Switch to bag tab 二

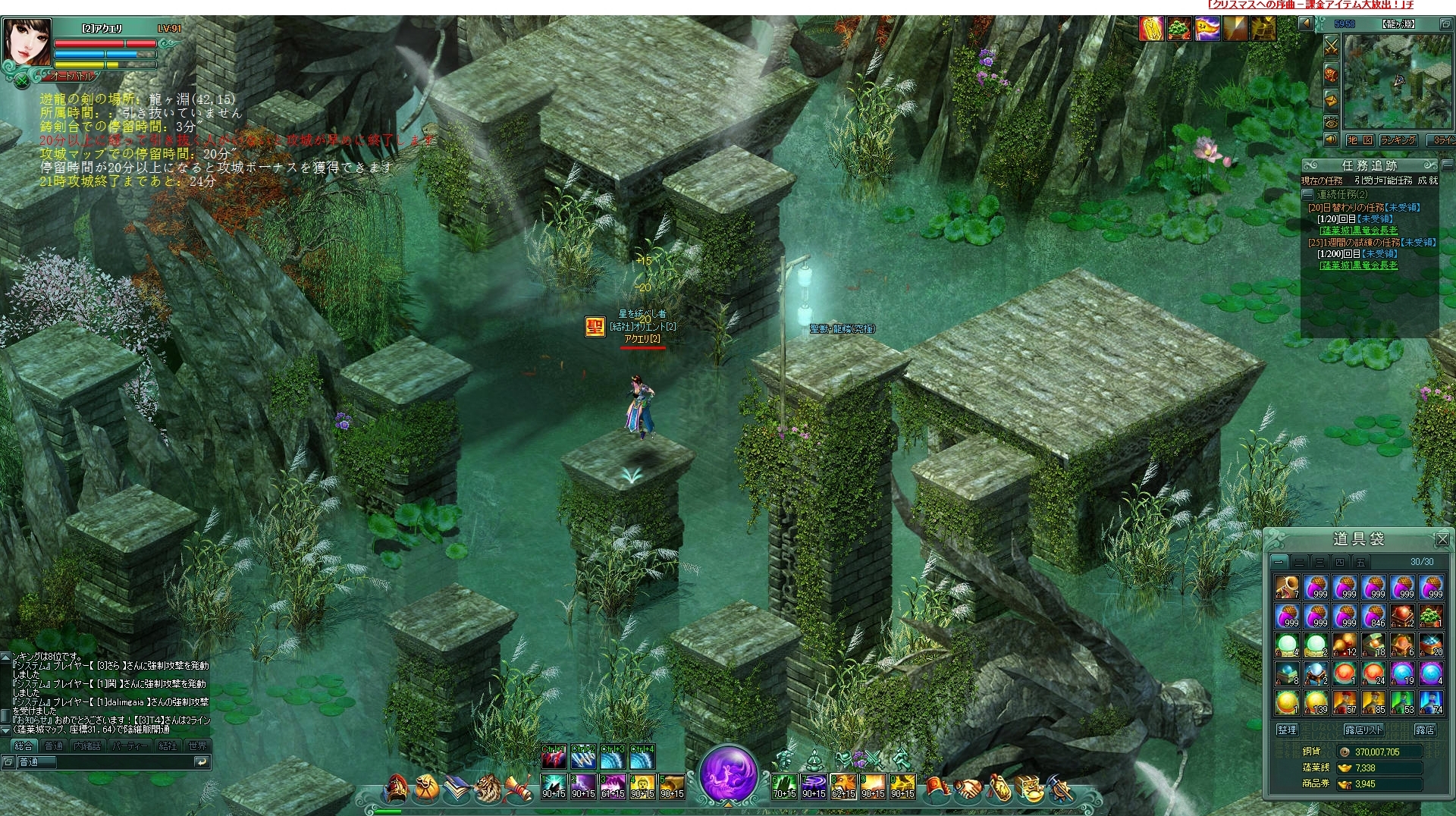[1299, 562]
